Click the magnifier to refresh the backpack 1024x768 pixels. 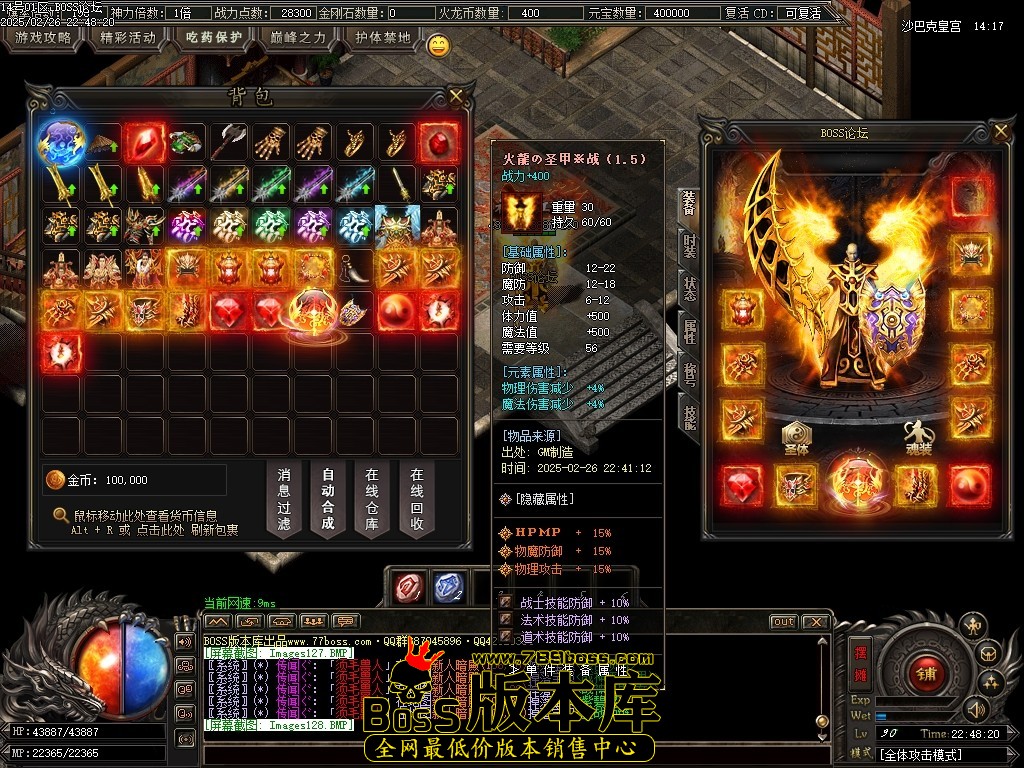61,516
